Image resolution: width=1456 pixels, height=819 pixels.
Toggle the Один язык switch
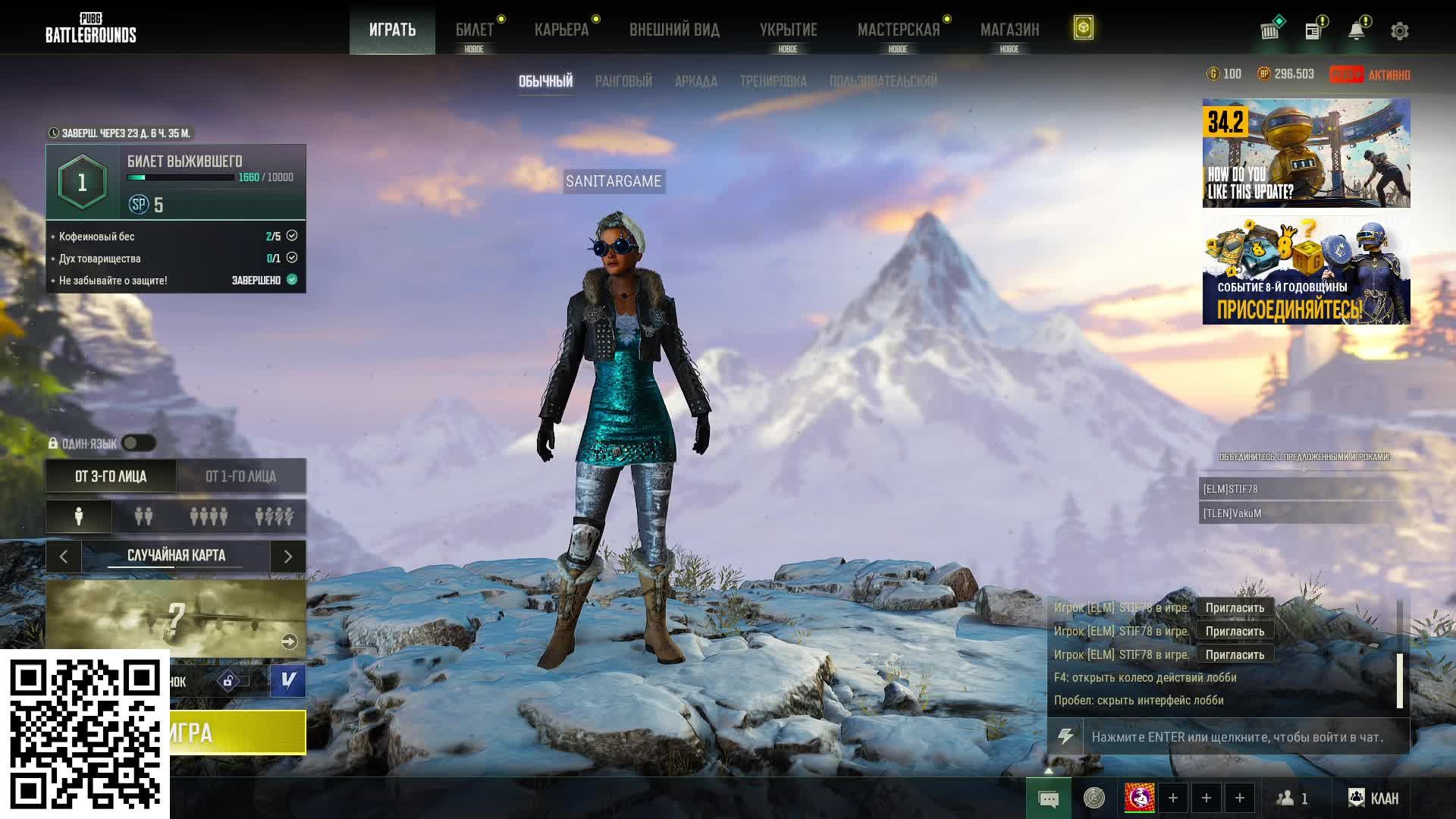[139, 443]
